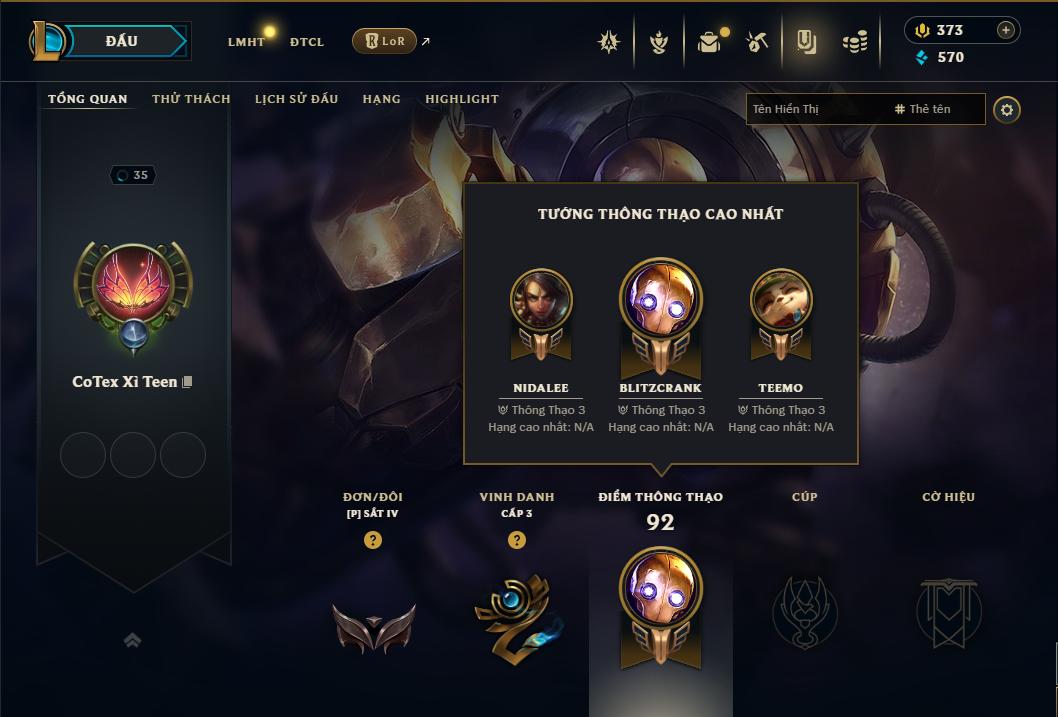
Task: Open the Thử Thách tab
Action: coord(191,99)
